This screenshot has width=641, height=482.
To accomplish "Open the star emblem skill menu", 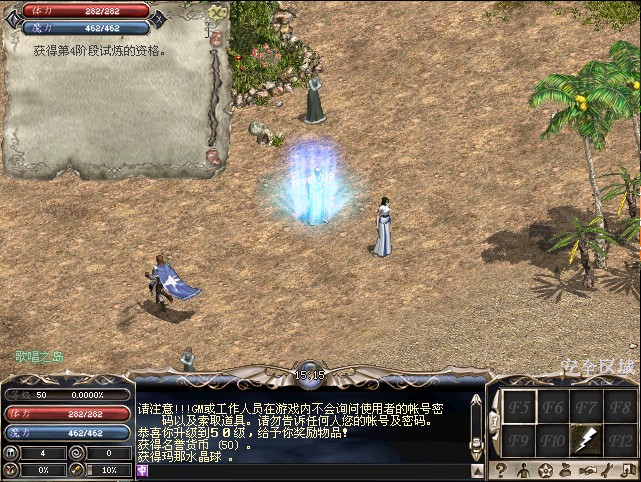I will 546,470.
